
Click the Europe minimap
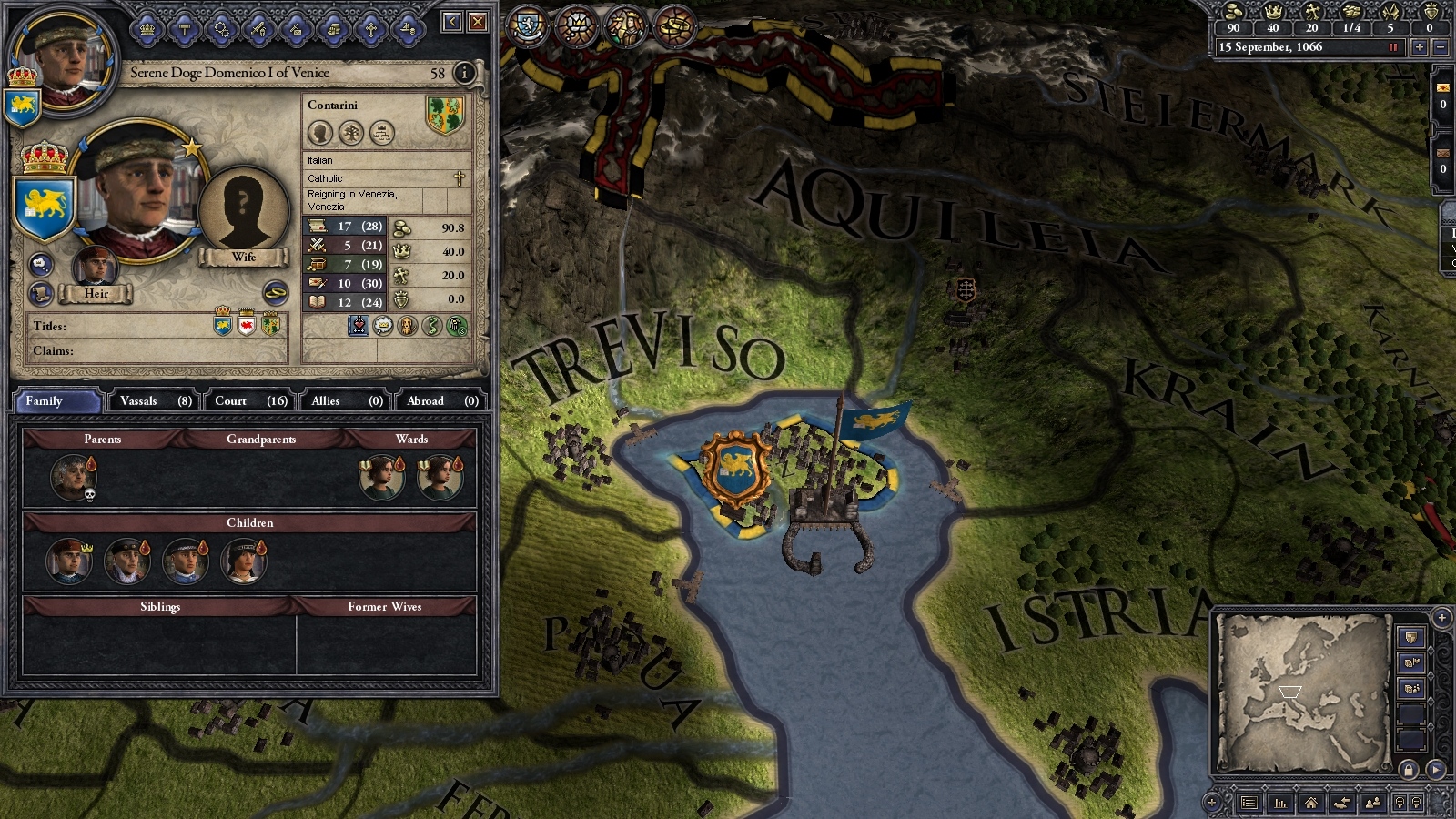click(x=1303, y=692)
